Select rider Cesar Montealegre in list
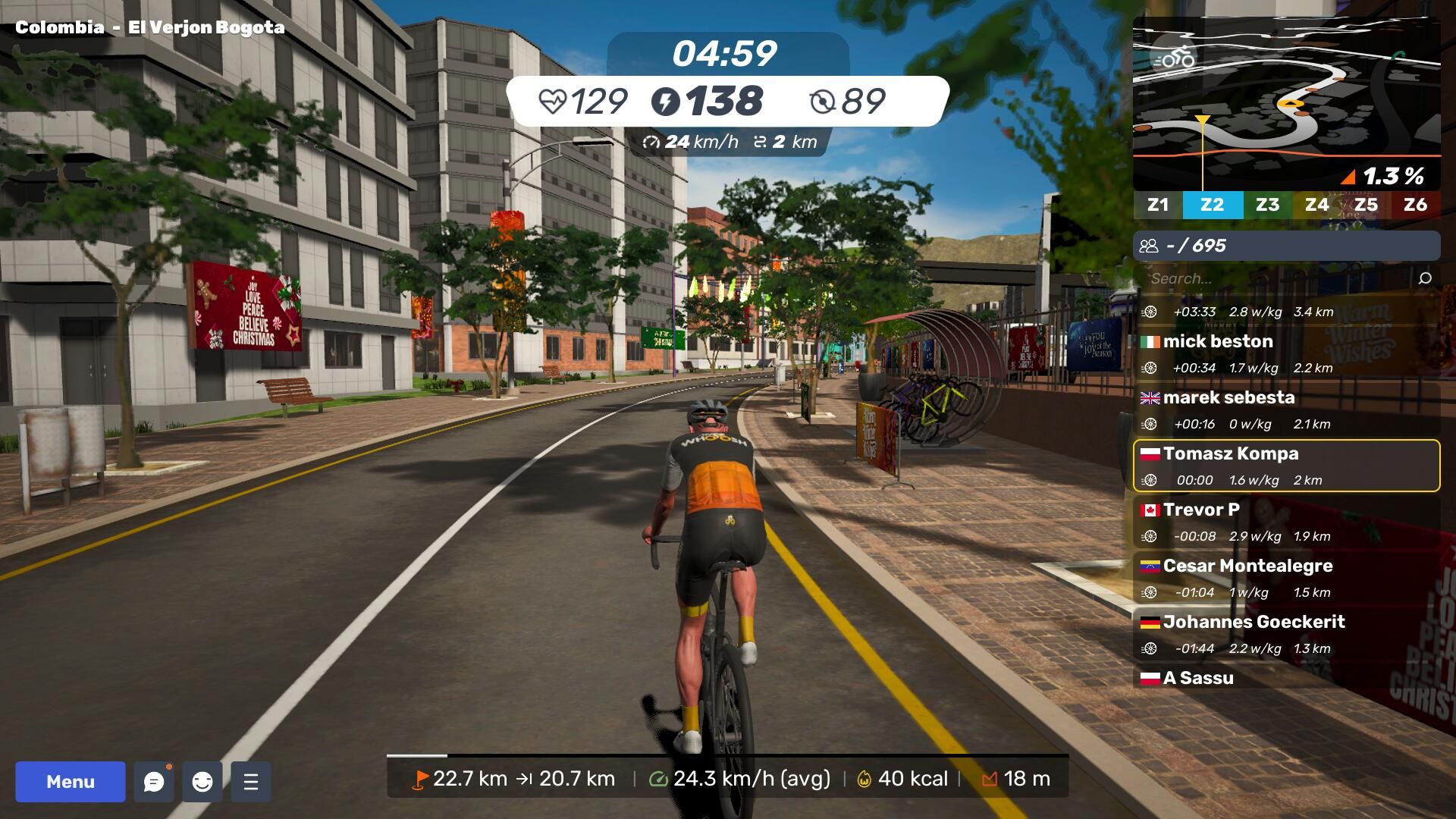 click(1286, 578)
